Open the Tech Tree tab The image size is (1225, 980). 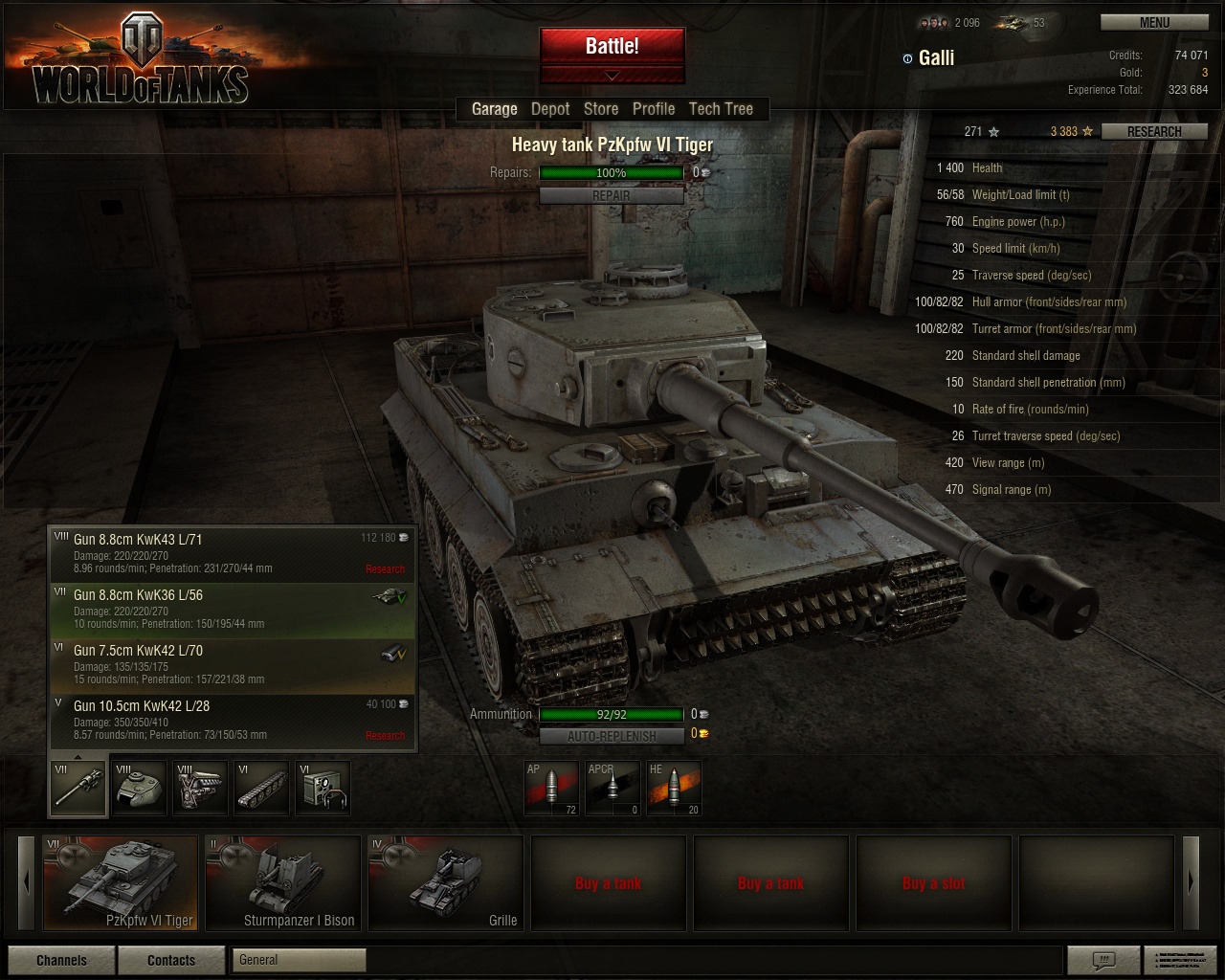pyautogui.click(x=721, y=109)
